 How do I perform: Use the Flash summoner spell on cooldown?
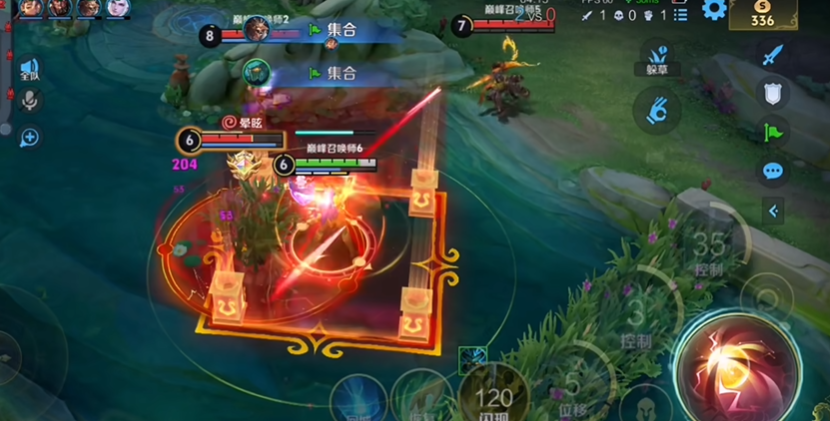493,397
